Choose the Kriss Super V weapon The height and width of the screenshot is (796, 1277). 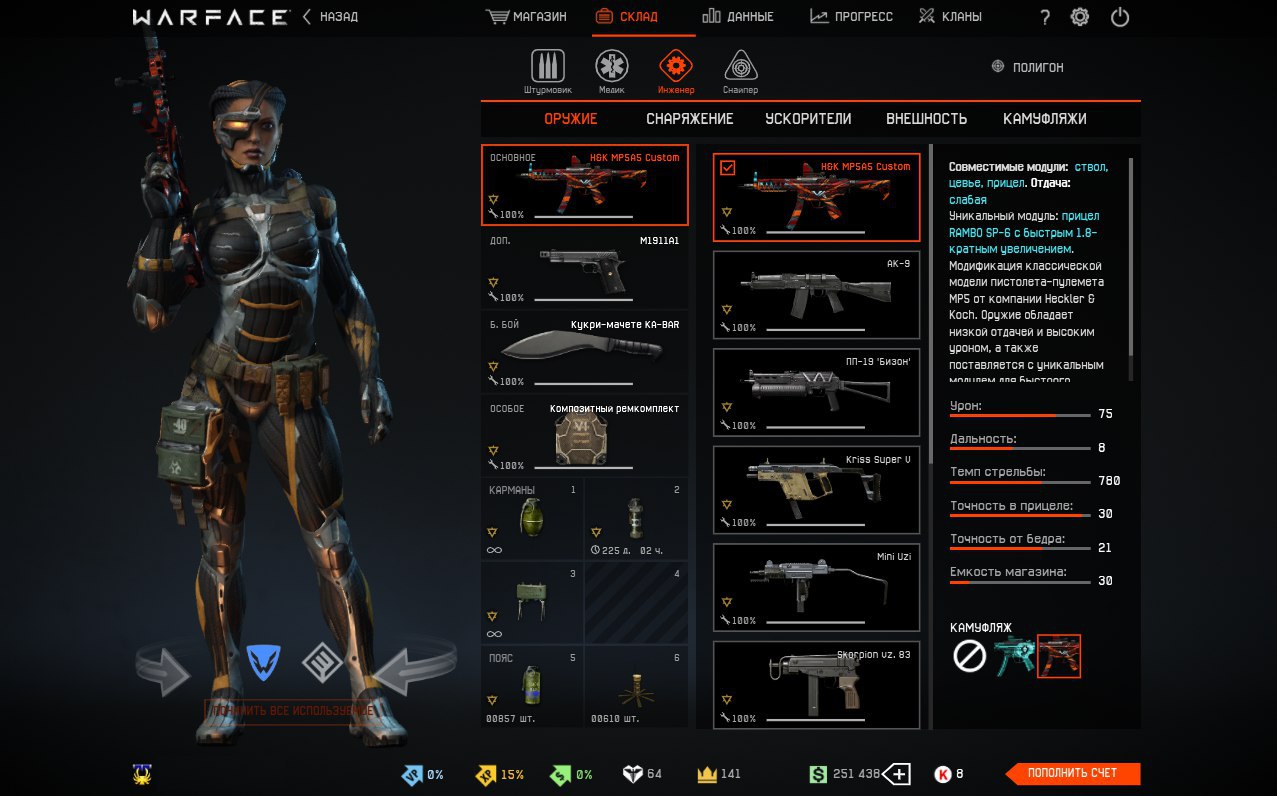(816, 490)
